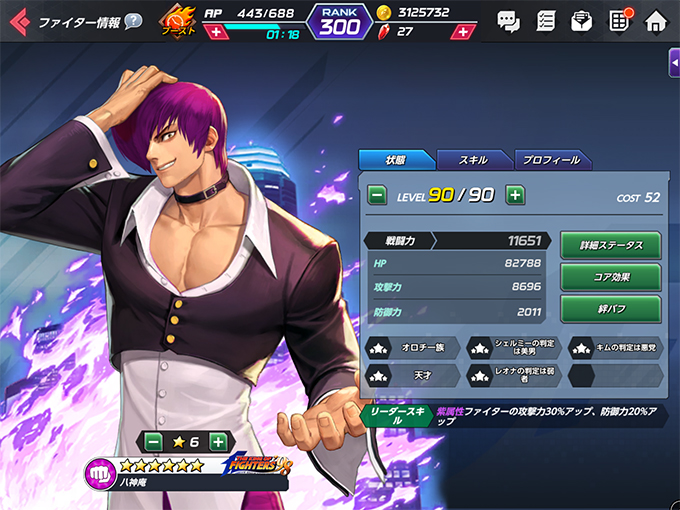Screen dimensions: 680x510
Task: Switch to the スキル tab
Action: [473, 160]
